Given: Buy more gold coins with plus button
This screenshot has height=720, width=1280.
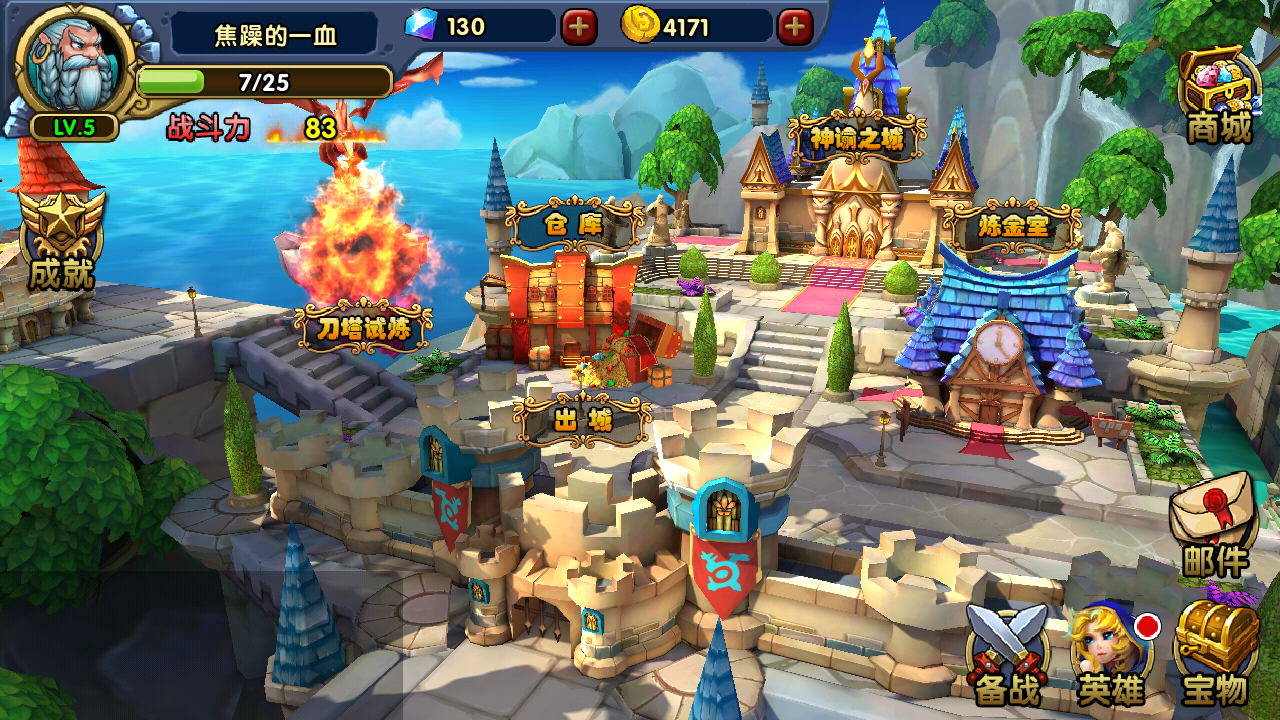Looking at the screenshot, I should point(795,27).
